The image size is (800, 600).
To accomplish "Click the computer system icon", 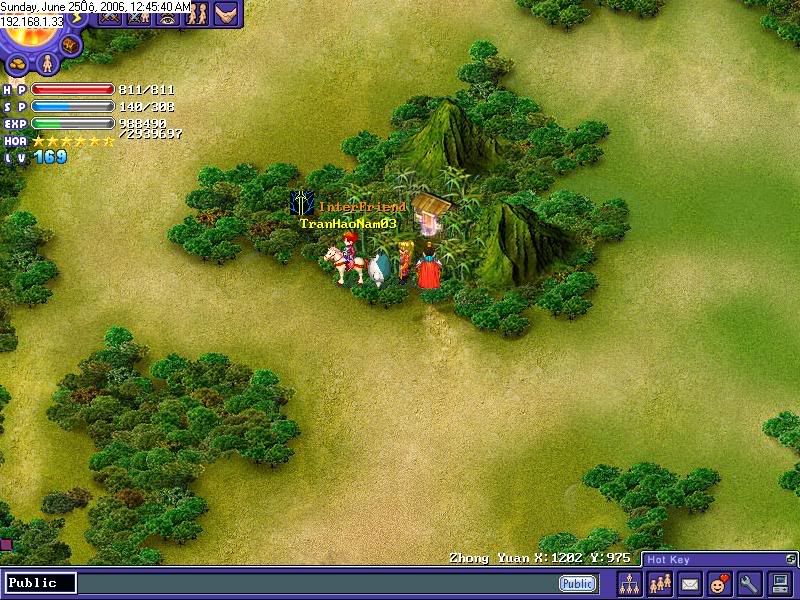I will [779, 584].
